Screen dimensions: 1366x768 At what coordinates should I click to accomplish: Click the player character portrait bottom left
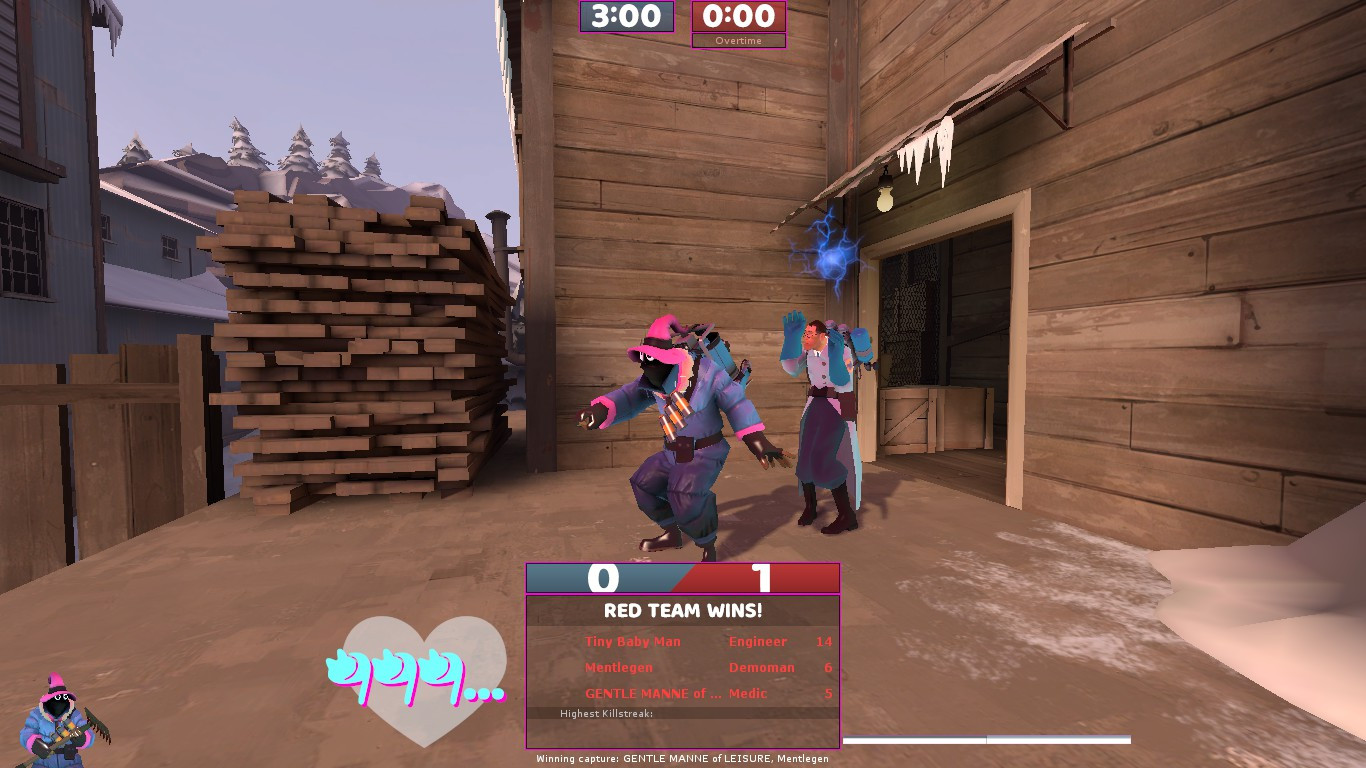[x=60, y=715]
